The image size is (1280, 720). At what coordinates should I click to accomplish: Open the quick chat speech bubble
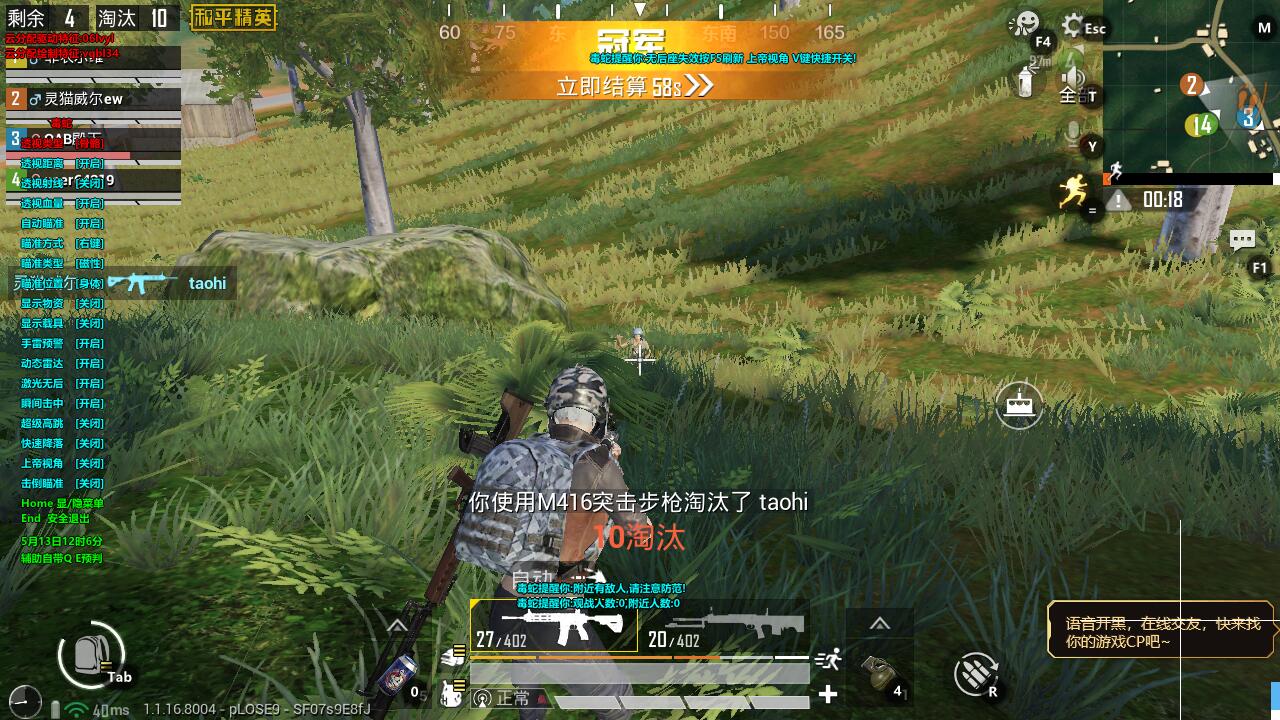1242,240
